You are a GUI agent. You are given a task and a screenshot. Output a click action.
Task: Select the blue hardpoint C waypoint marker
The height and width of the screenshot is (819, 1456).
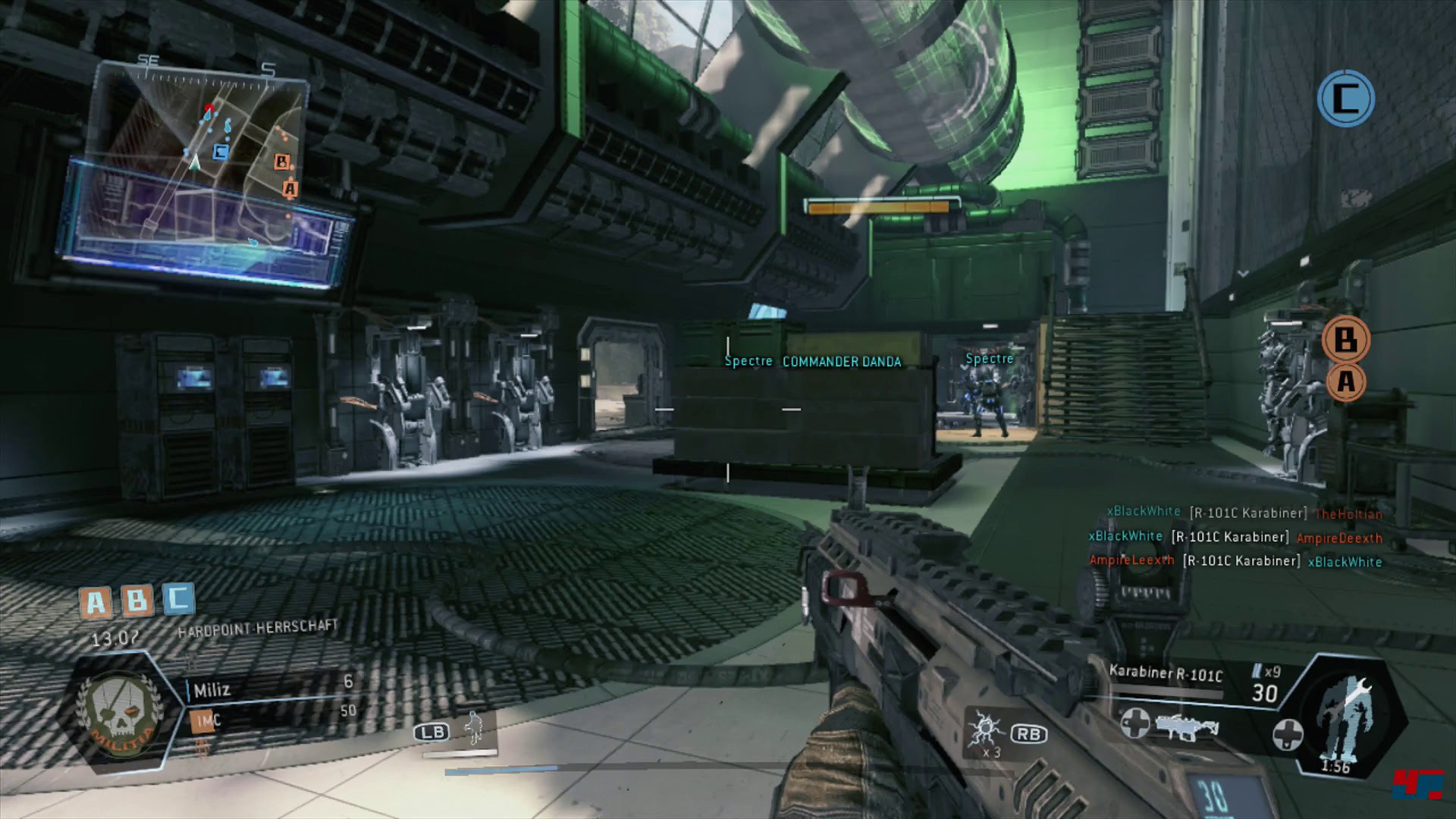(1345, 99)
